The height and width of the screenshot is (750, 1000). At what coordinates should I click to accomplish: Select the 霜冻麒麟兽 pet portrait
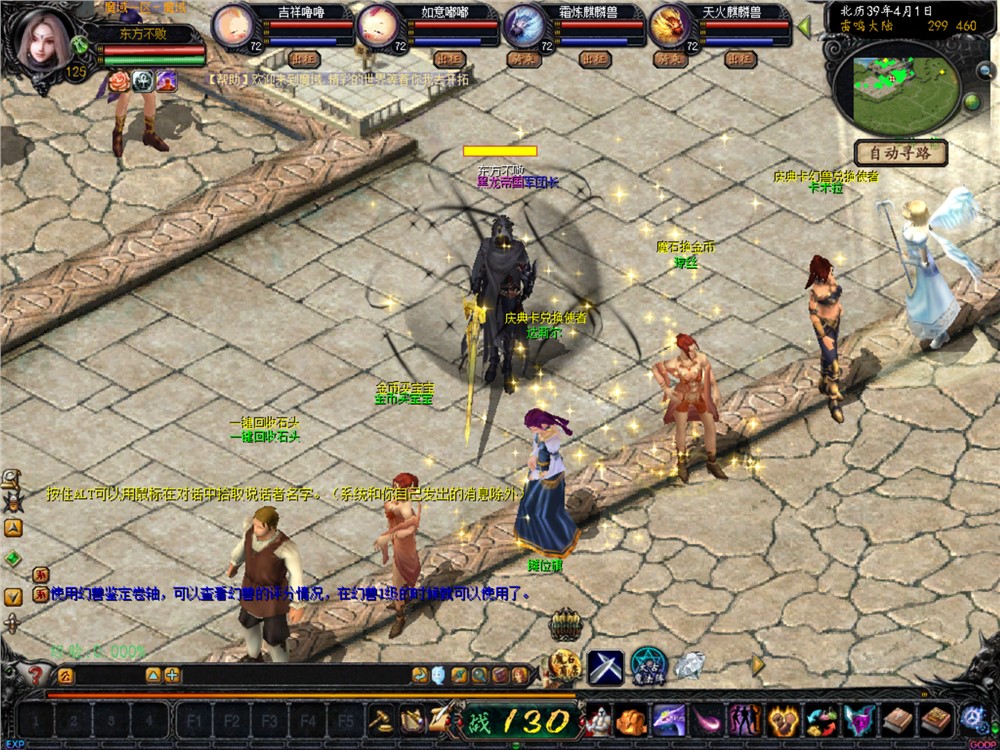click(x=524, y=24)
